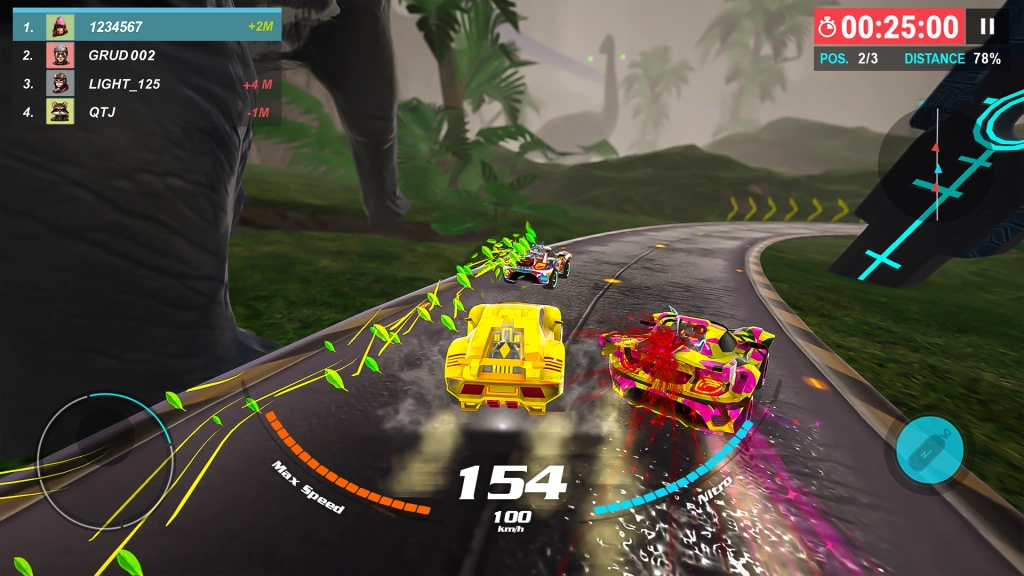1024x576 pixels.
Task: Activate the blue nitro boost button
Action: [x=929, y=450]
